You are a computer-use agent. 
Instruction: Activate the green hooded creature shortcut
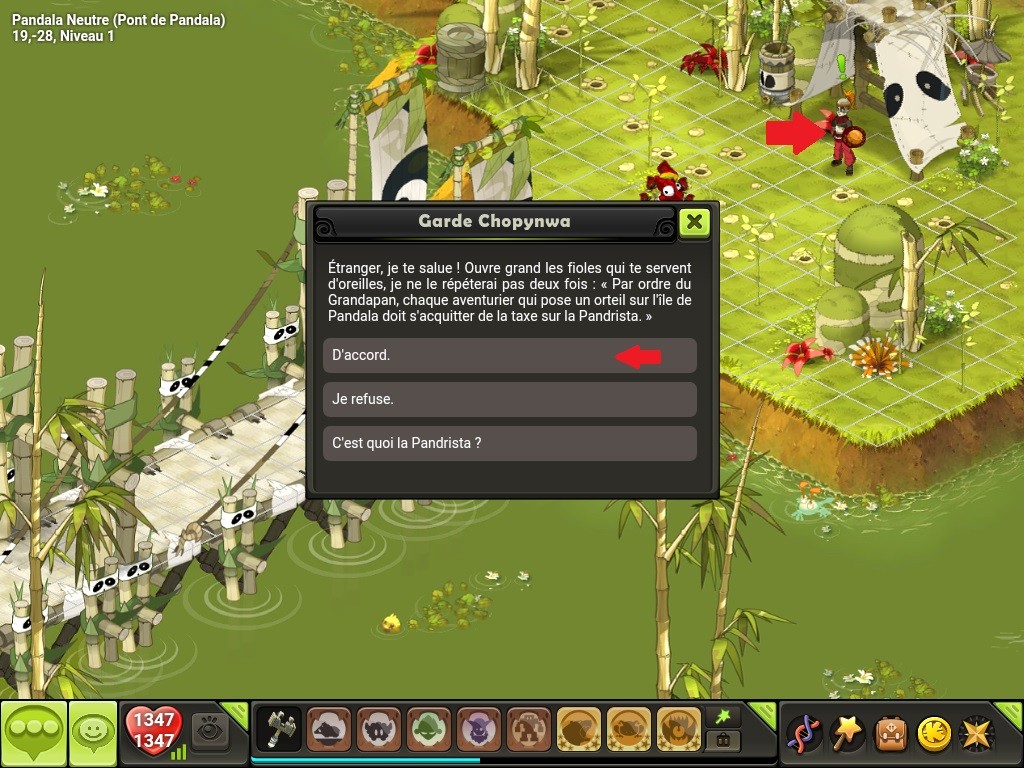[429, 729]
